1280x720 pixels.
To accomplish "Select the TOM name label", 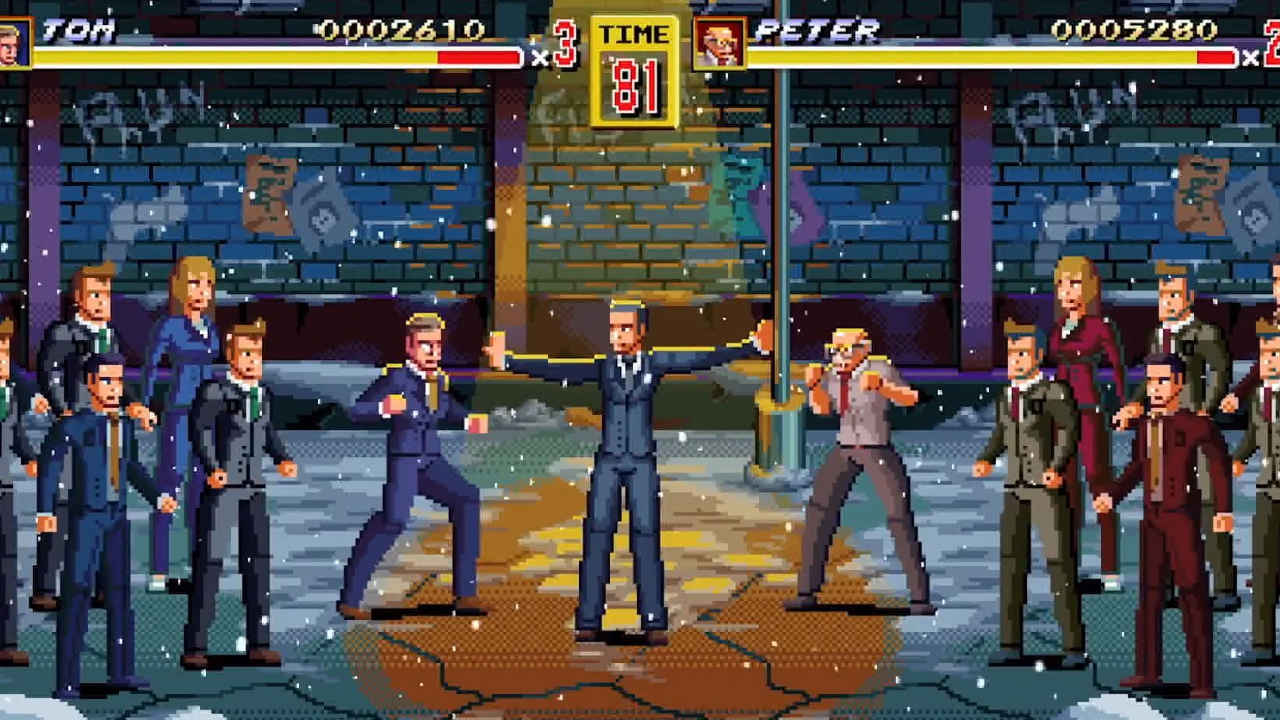I will click(80, 30).
